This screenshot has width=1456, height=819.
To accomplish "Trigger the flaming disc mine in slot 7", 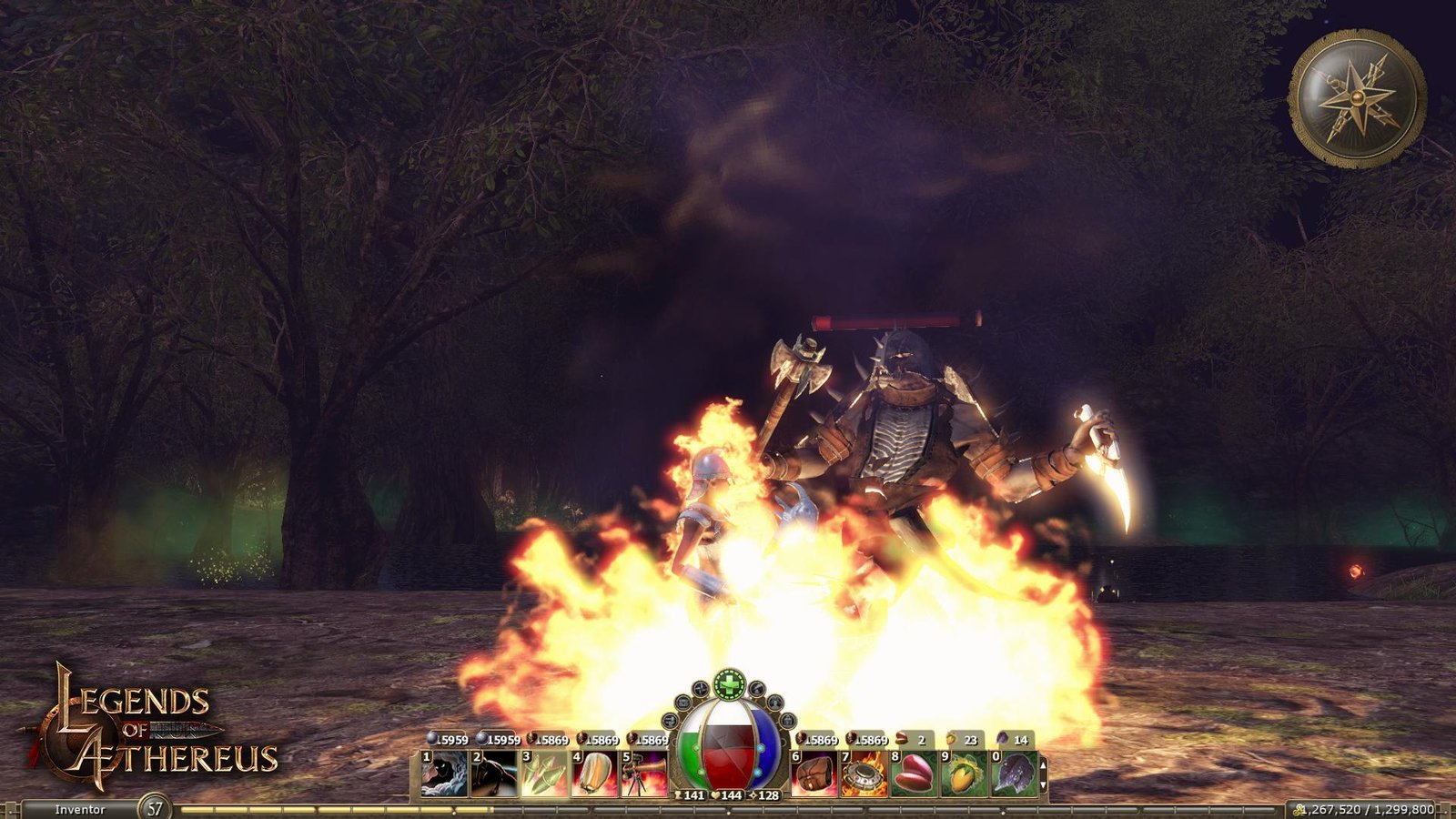I will tap(863, 774).
